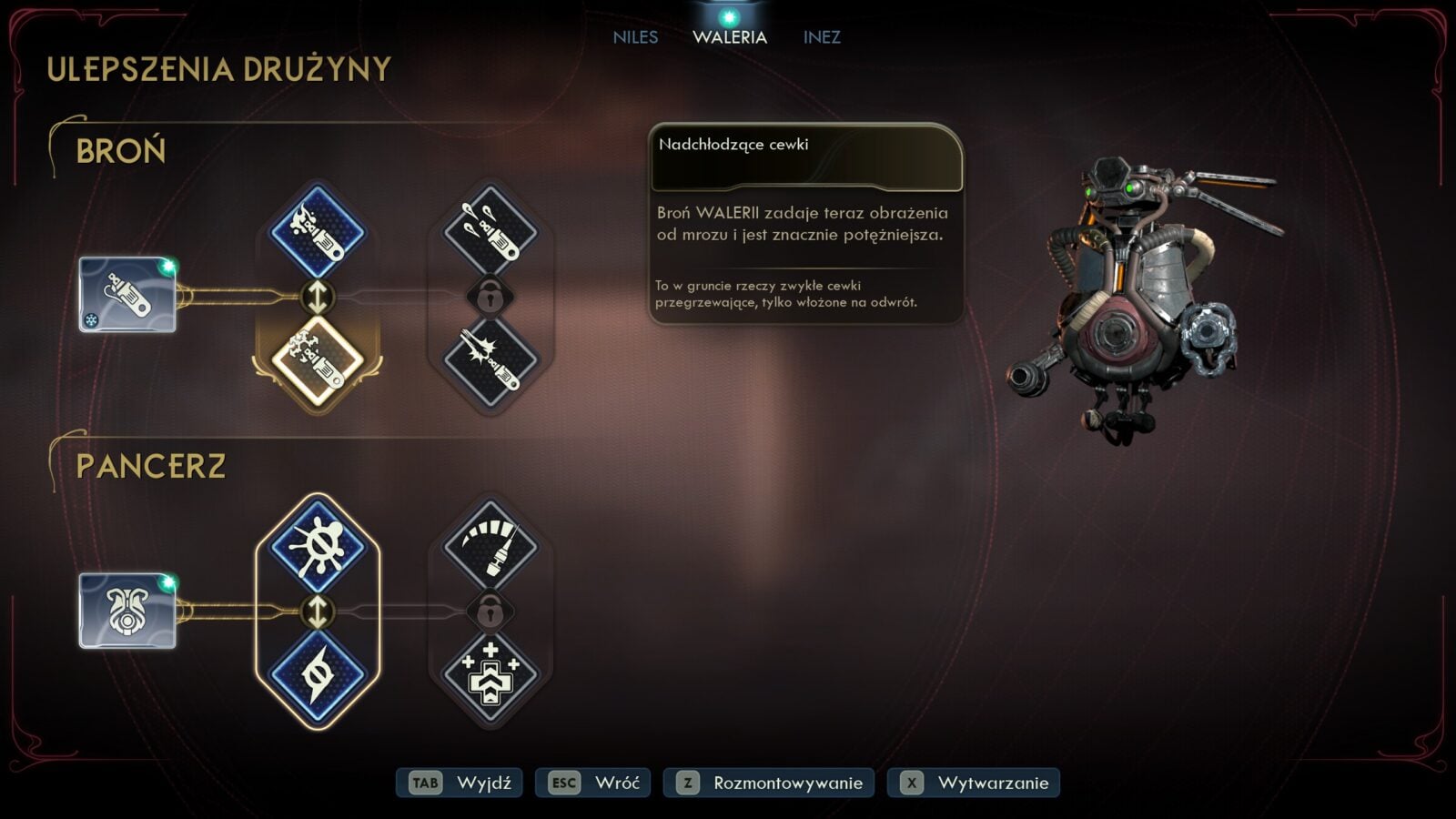This screenshot has width=1456, height=819.
Task: Select the locked upper weapon upgrade
Action: [x=490, y=232]
